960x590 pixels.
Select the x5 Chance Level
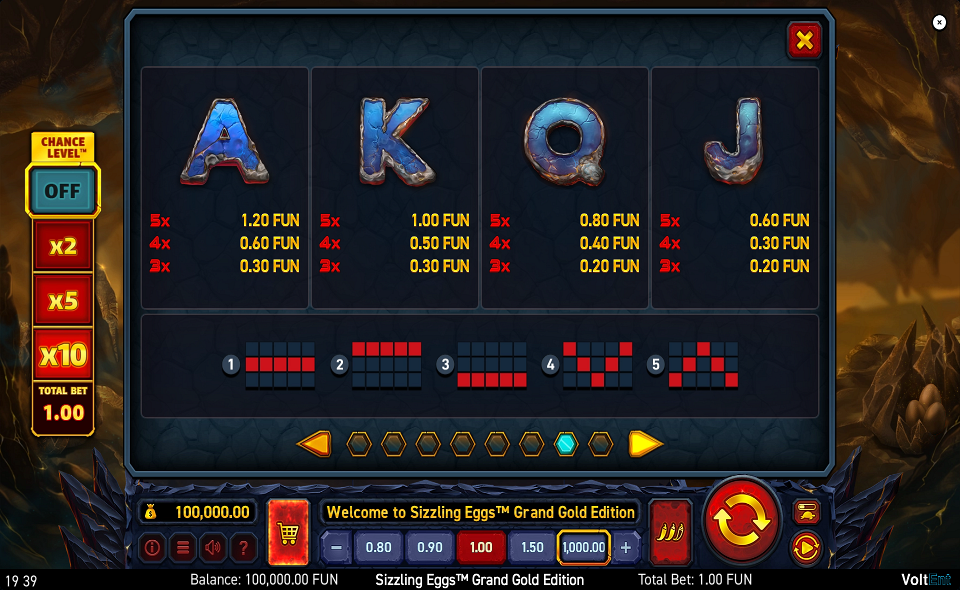pyautogui.click(x=63, y=299)
